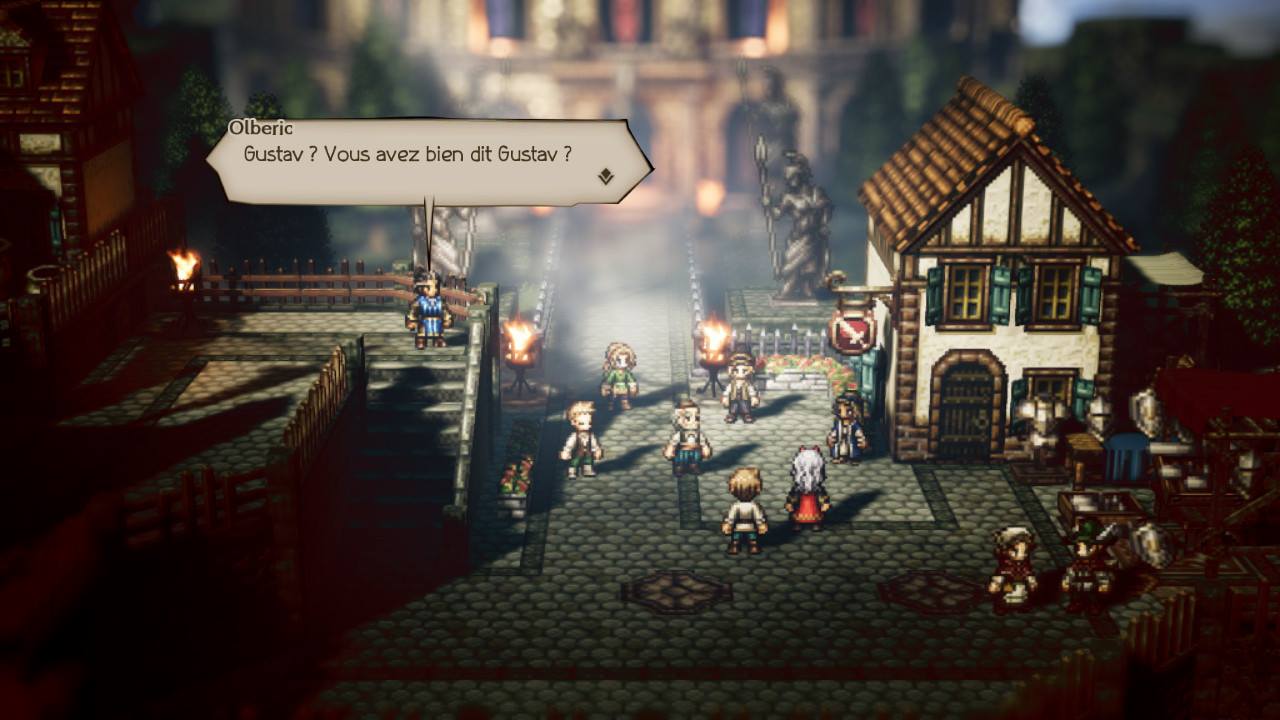Advance dialogue using the arrow indicator

click(x=605, y=178)
